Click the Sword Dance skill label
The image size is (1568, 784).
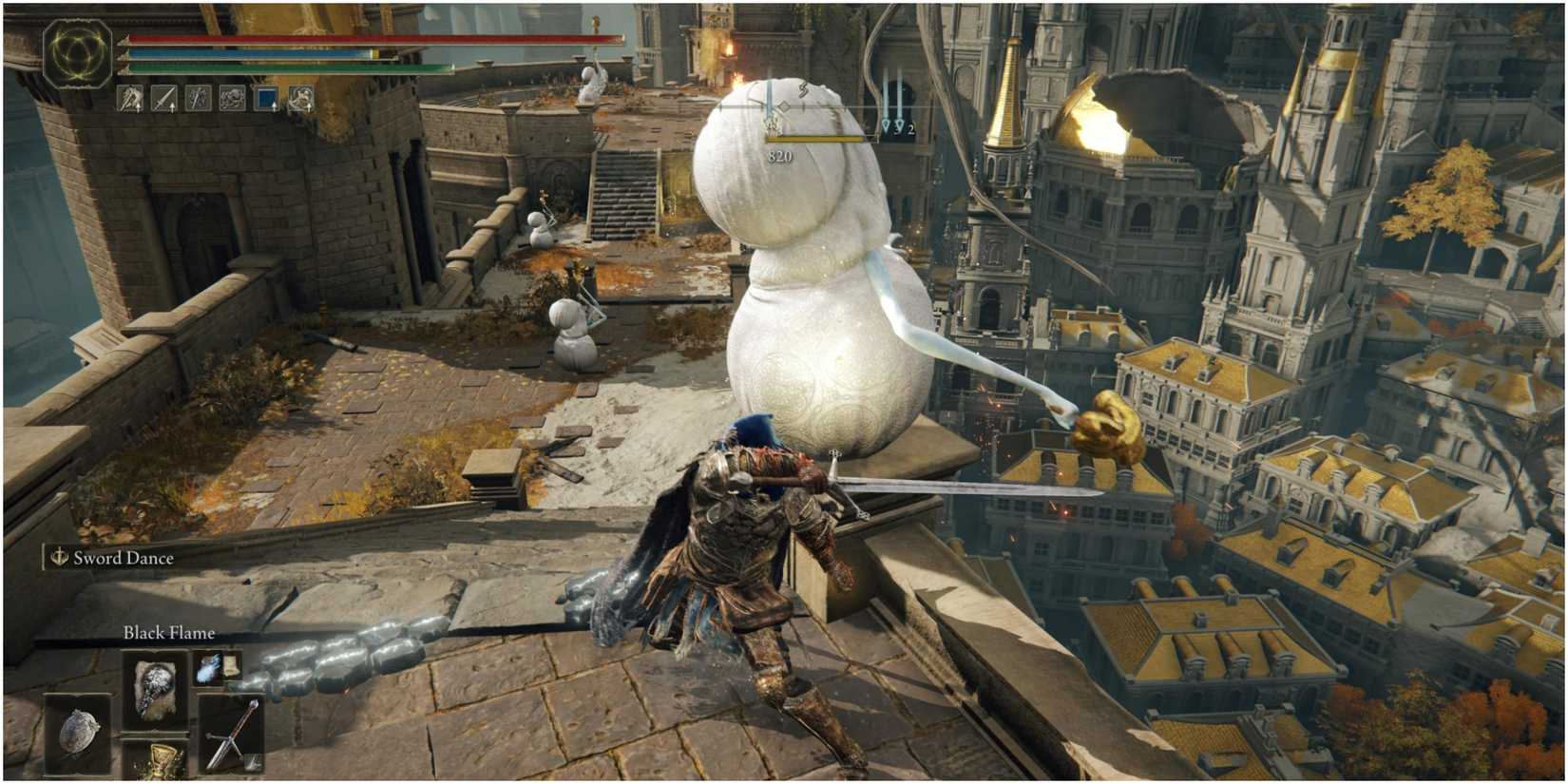pyautogui.click(x=124, y=558)
